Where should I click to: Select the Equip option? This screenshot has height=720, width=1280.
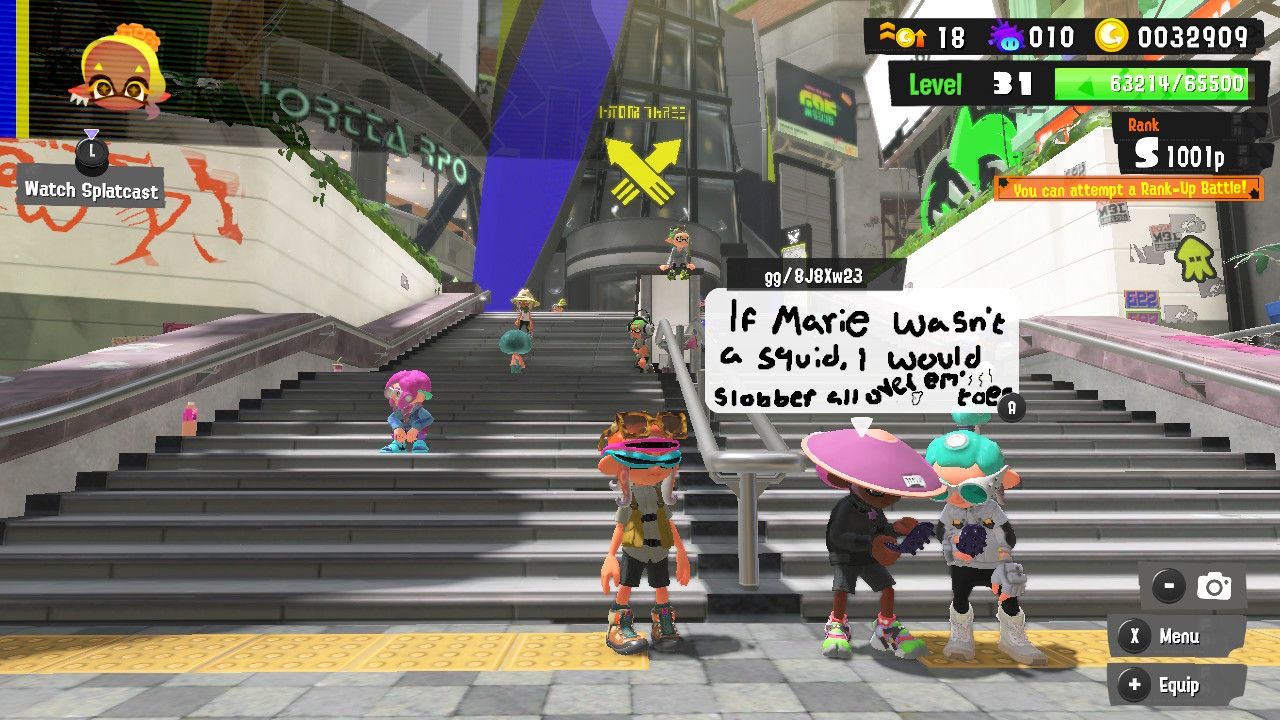1182,685
